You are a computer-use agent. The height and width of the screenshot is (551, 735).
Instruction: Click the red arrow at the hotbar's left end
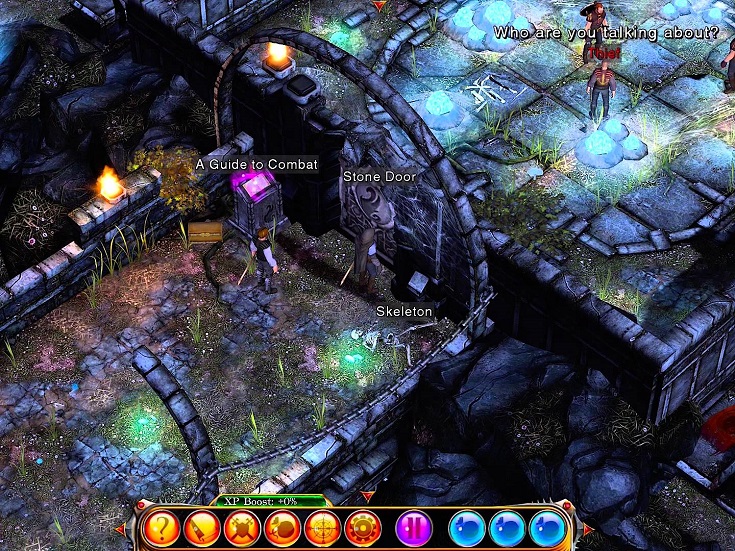(120, 528)
